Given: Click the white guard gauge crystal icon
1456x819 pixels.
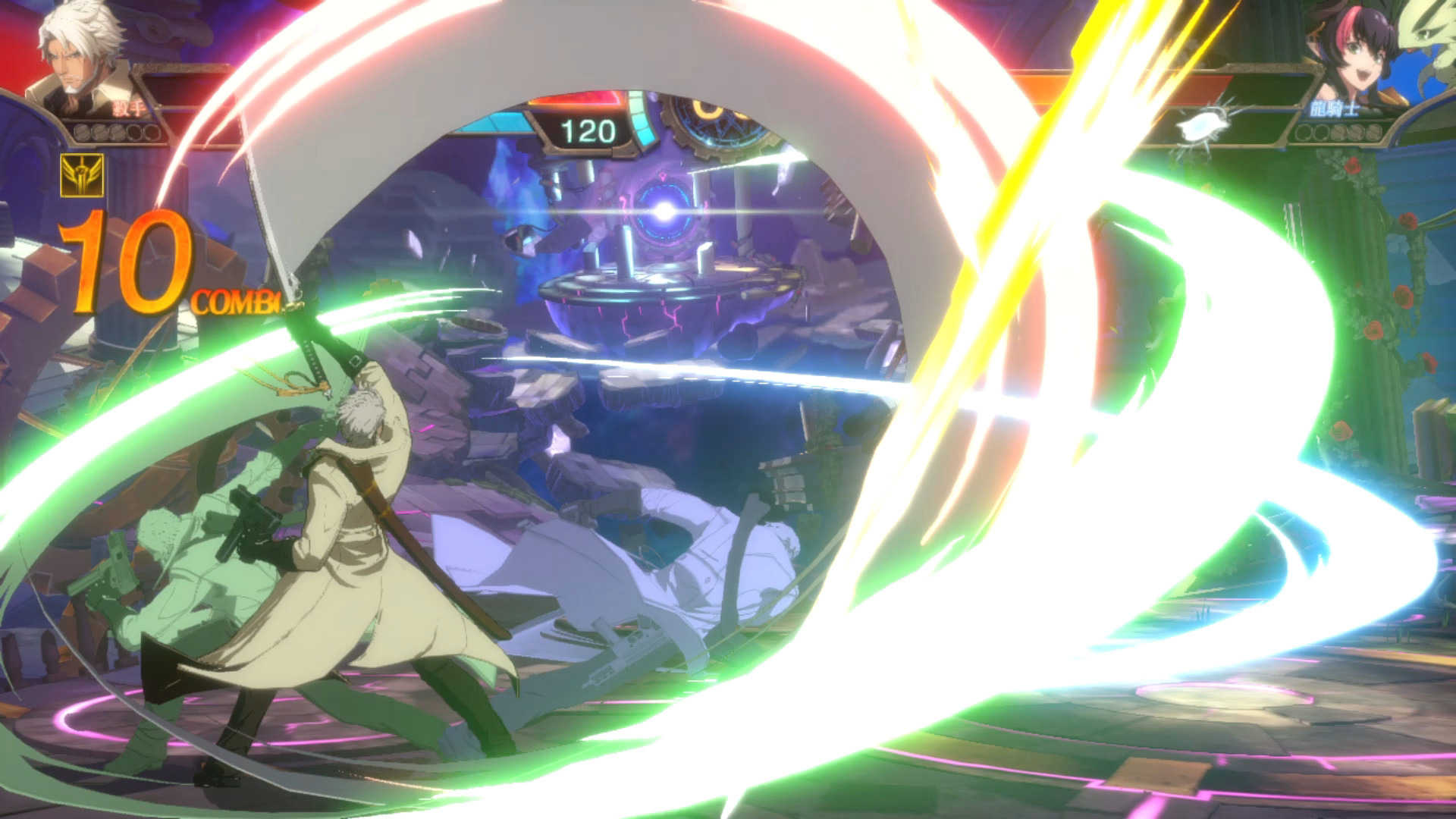Looking at the screenshot, I should point(1201,123).
